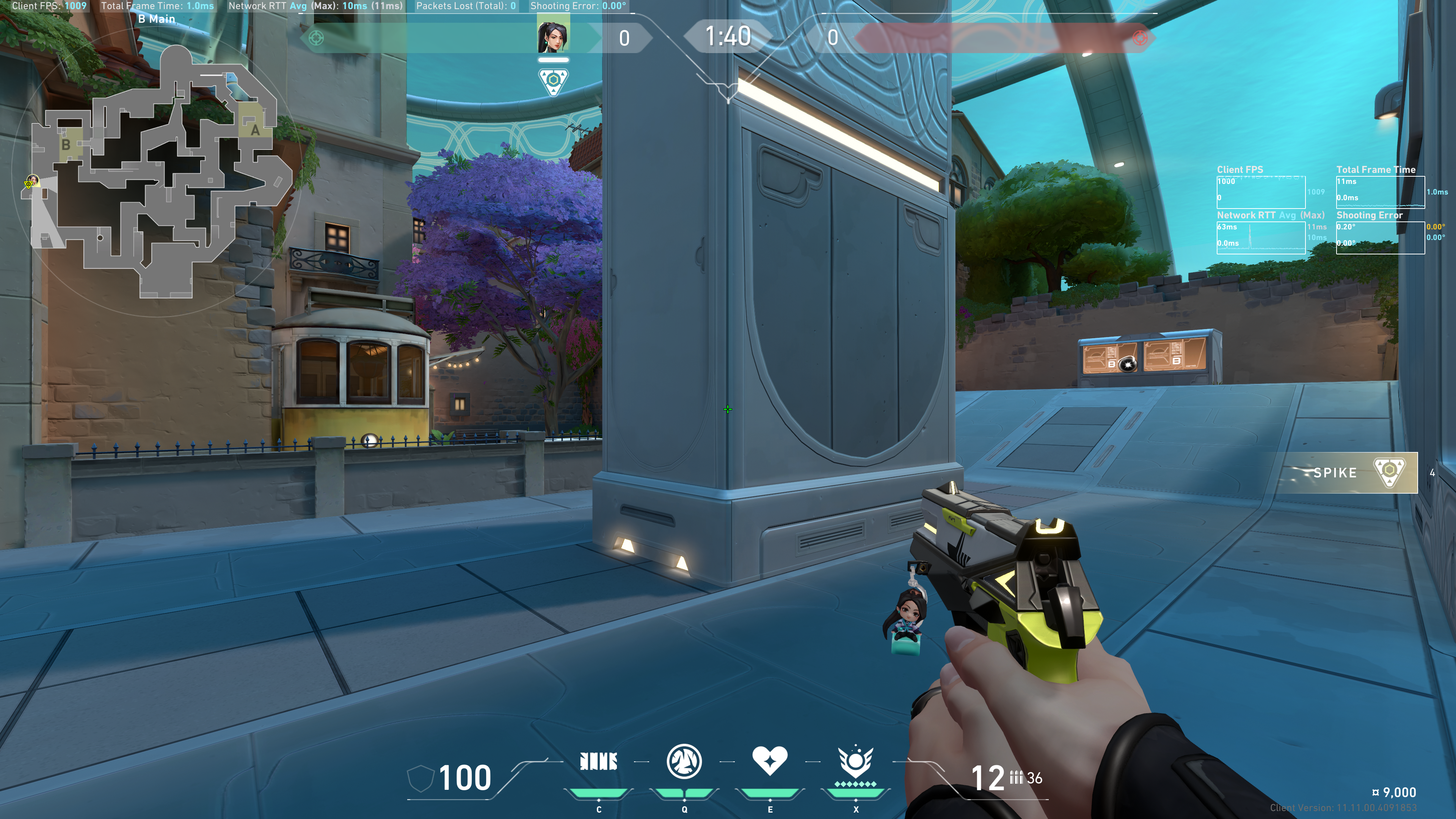The width and height of the screenshot is (1456, 819).
Task: Trigger the Healing Orb heart icon
Action: (769, 760)
